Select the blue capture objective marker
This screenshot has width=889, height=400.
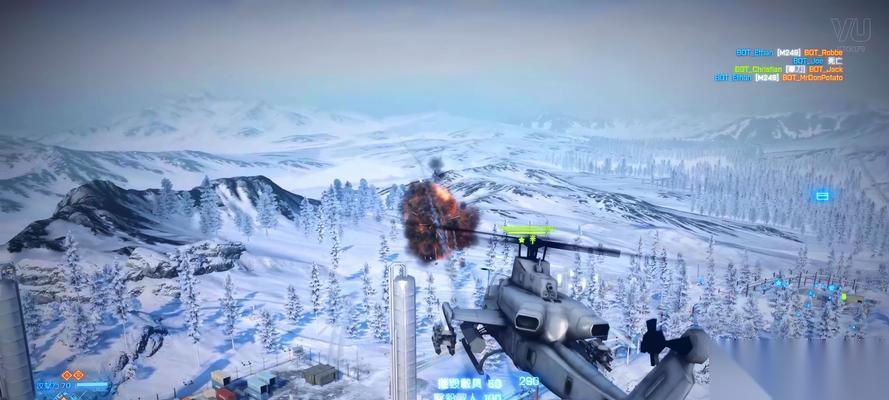pyautogui.click(x=822, y=197)
